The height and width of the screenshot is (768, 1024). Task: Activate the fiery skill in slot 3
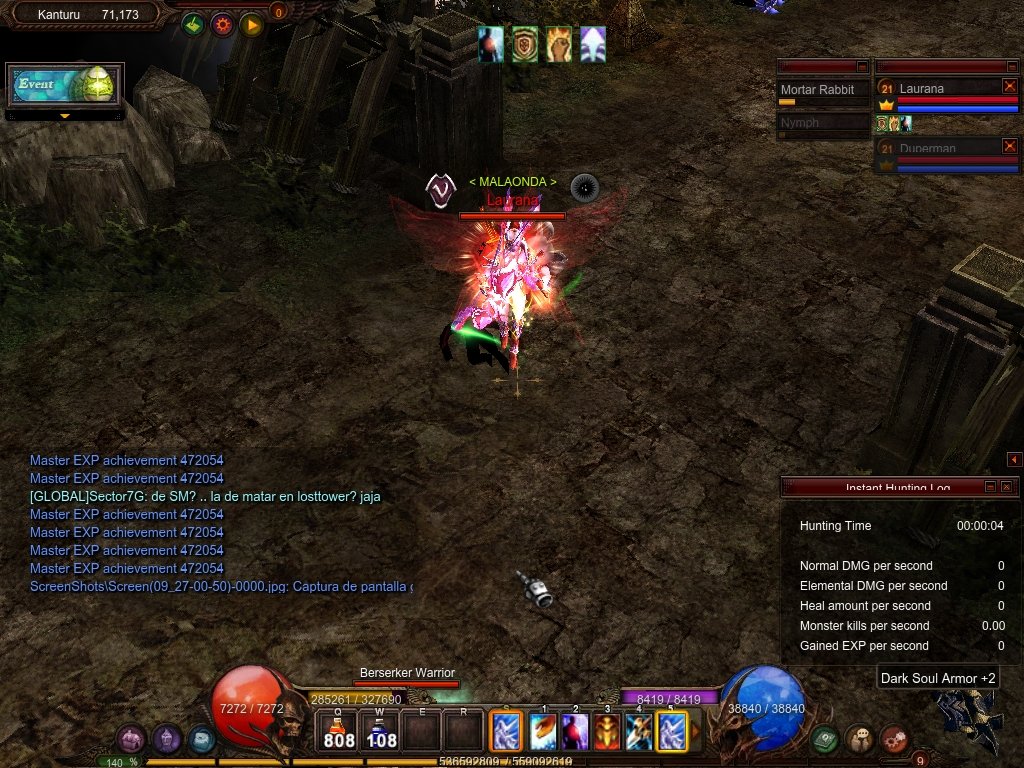pos(607,732)
